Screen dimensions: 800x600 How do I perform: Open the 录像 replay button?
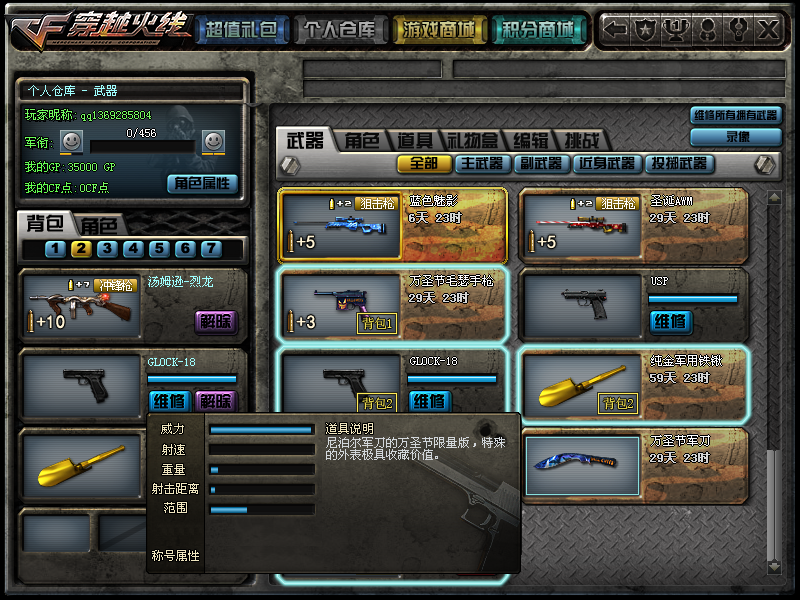[x=738, y=136]
